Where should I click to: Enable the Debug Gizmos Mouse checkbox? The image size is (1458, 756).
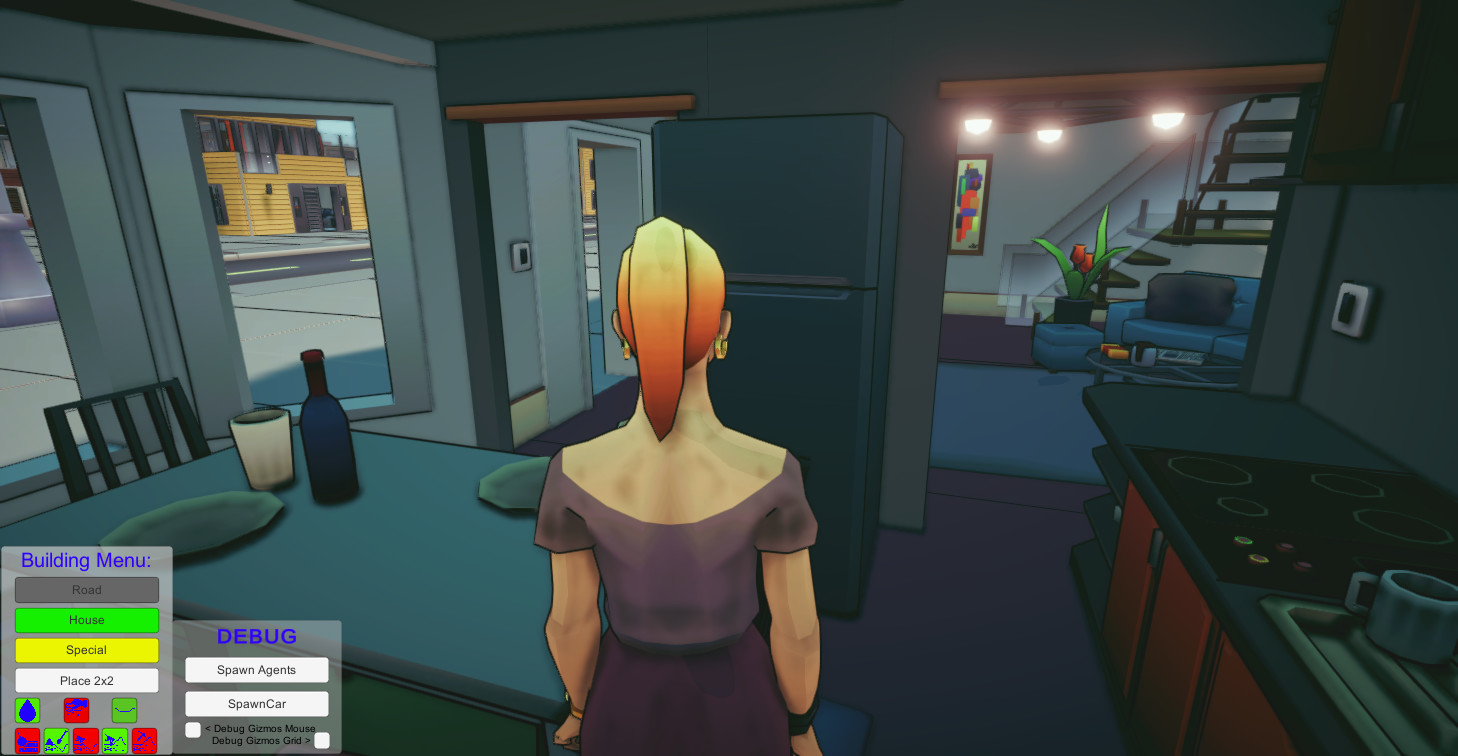point(191,729)
